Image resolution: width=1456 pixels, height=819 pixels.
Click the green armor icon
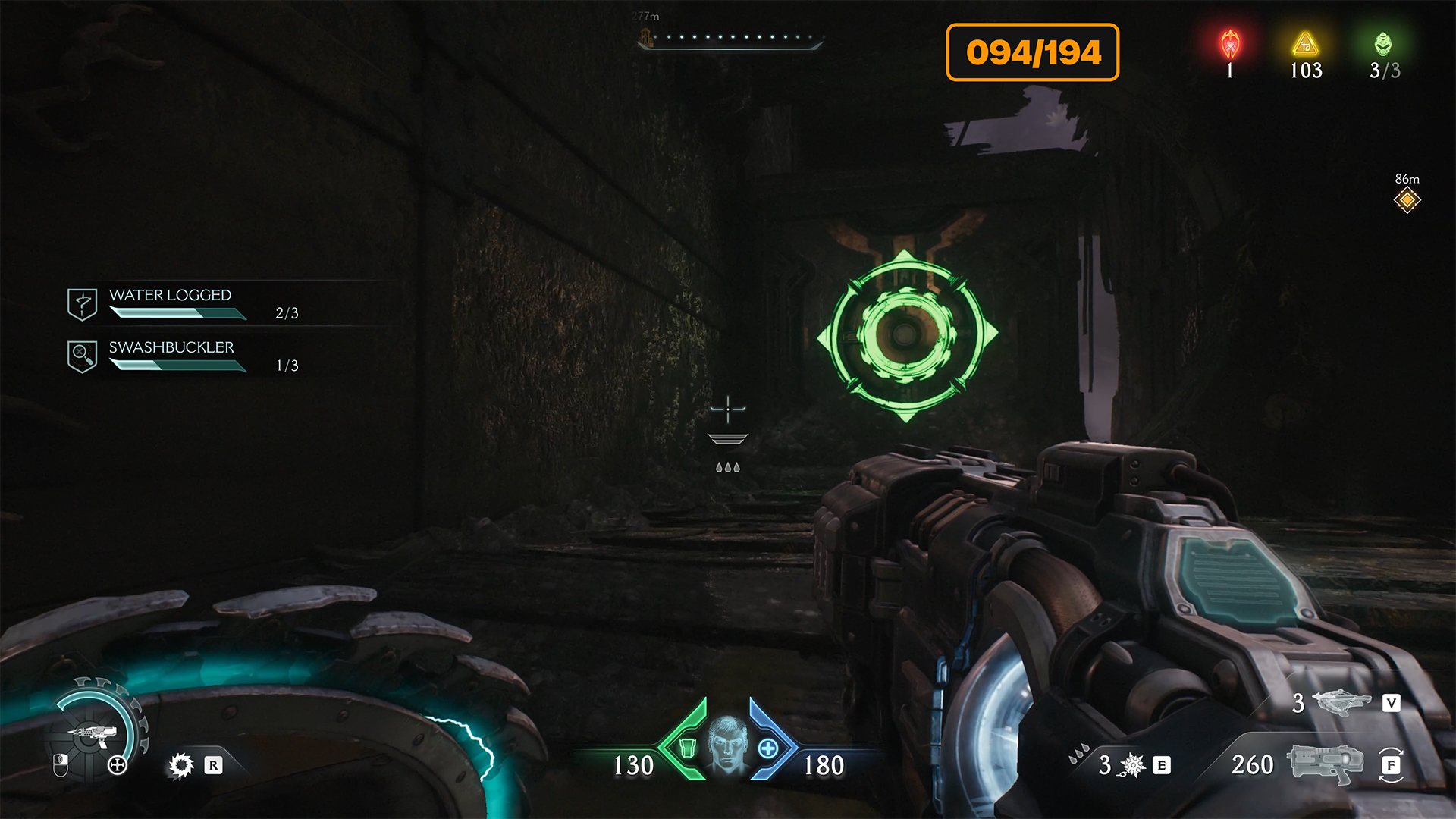point(687,748)
